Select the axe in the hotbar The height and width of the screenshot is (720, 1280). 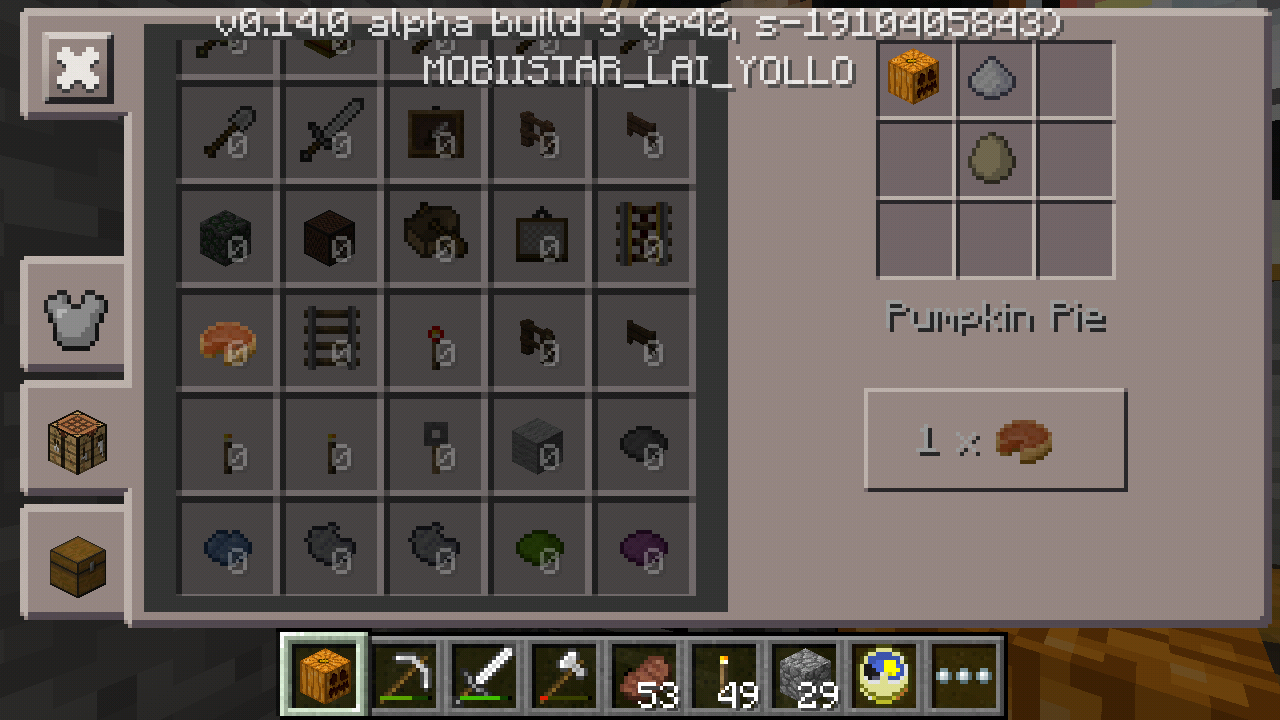(565, 674)
